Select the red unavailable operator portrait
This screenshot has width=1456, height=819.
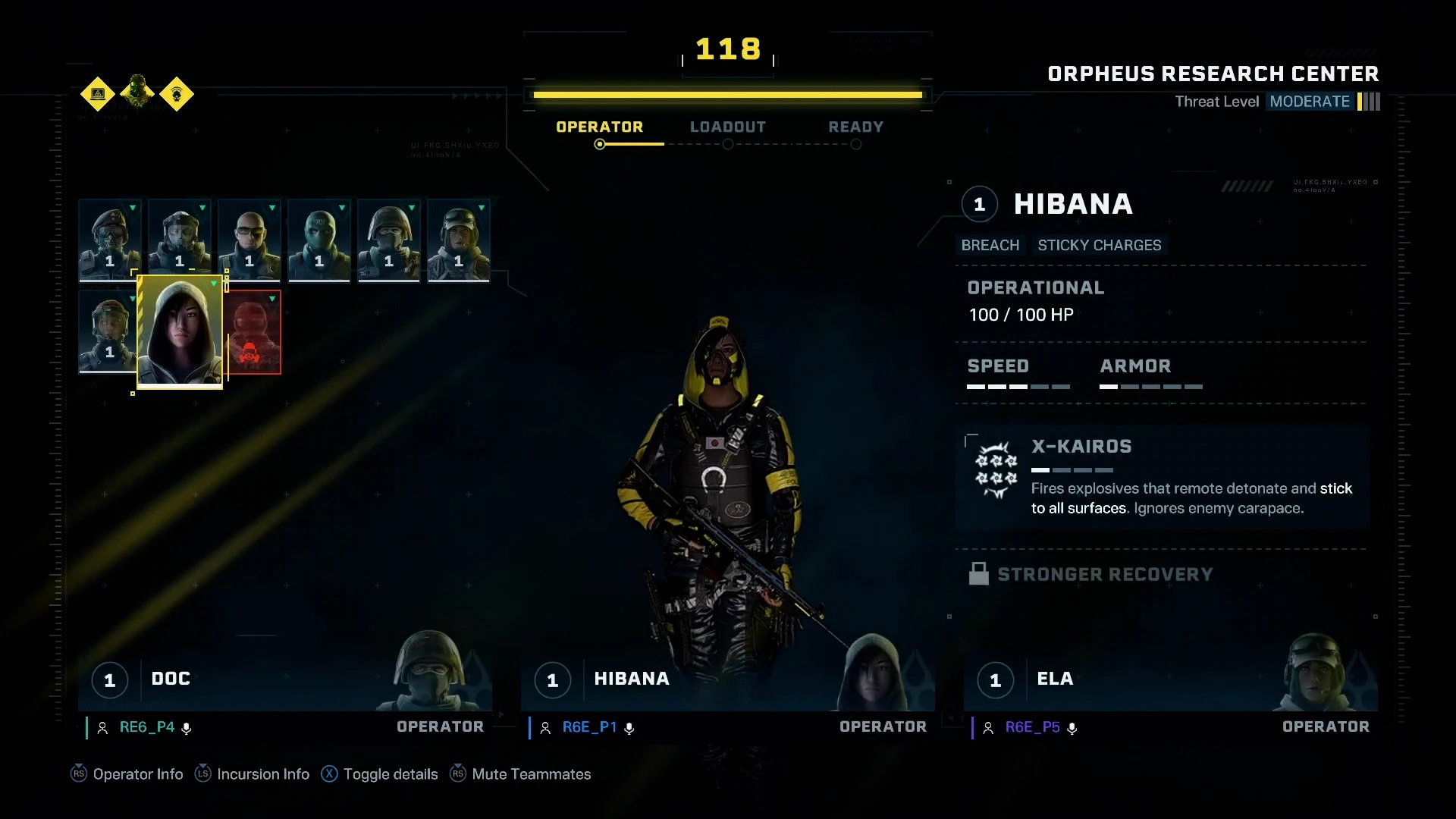tap(253, 332)
